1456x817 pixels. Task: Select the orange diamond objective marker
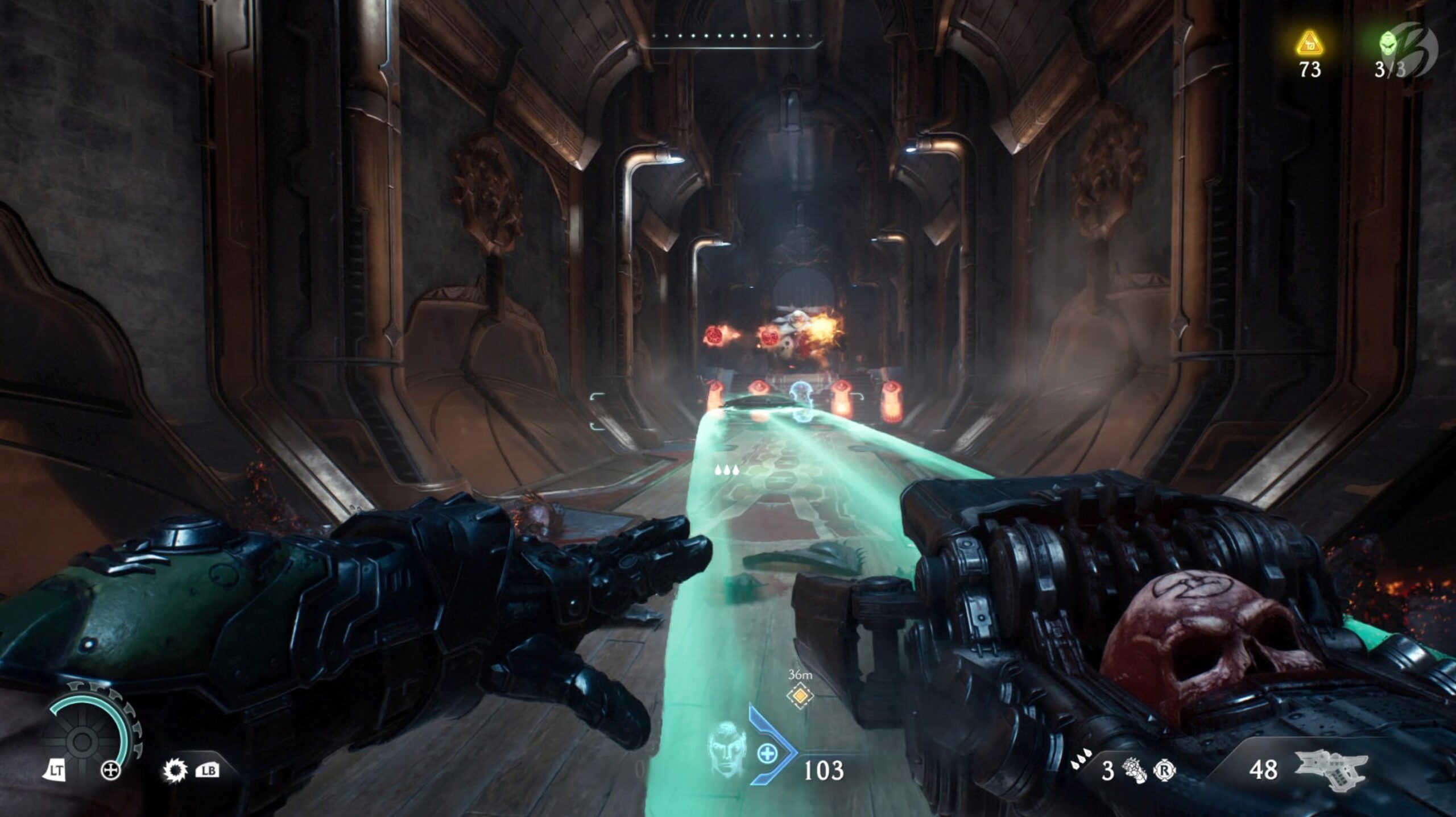click(800, 695)
